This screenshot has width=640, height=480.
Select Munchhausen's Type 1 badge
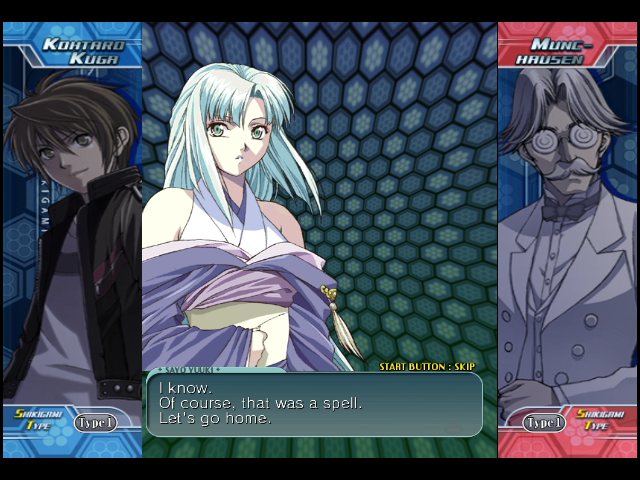(x=544, y=423)
